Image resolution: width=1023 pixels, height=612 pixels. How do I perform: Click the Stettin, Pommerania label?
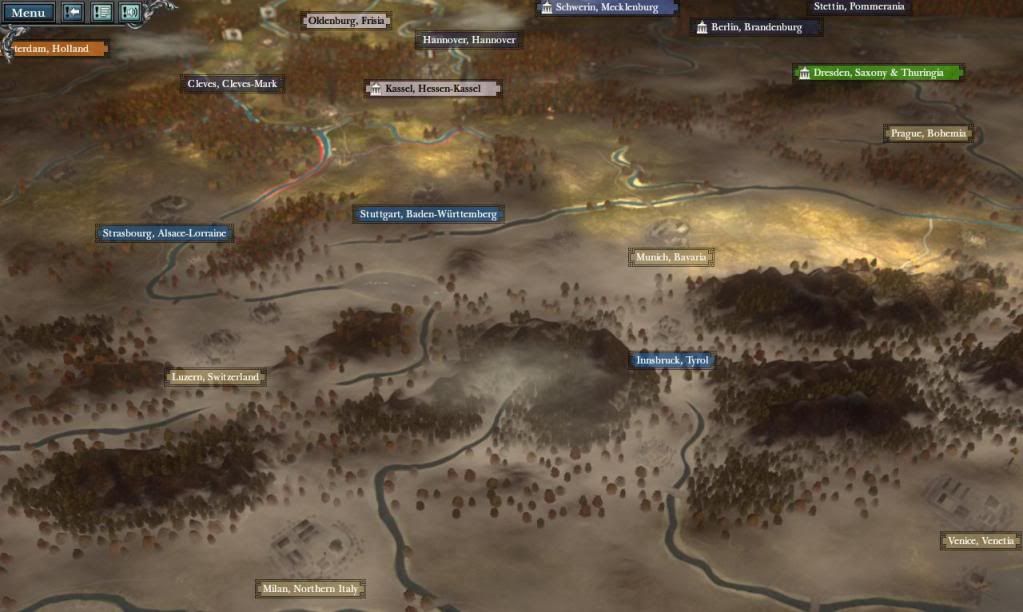859,7
